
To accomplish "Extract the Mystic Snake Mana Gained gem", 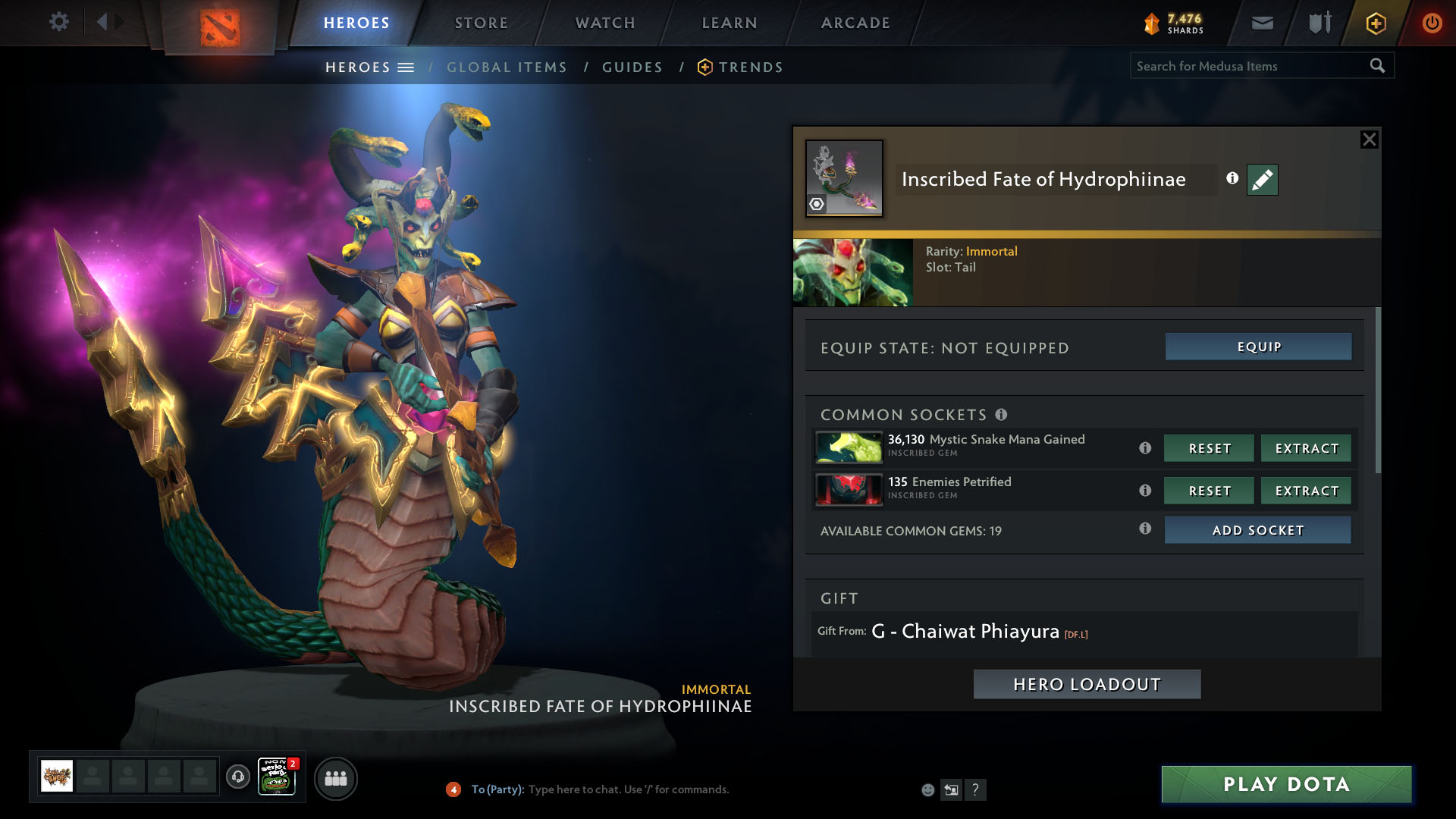I will click(1306, 448).
